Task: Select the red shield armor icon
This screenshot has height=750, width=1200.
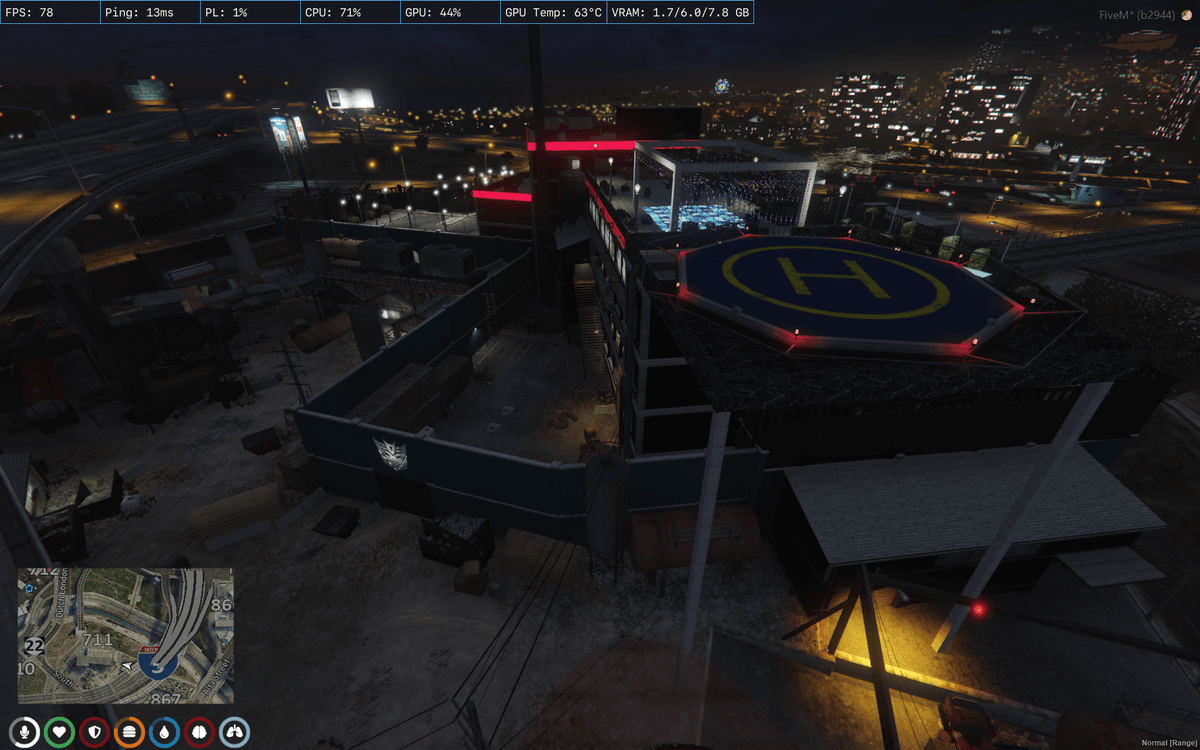Action: pyautogui.click(x=95, y=732)
